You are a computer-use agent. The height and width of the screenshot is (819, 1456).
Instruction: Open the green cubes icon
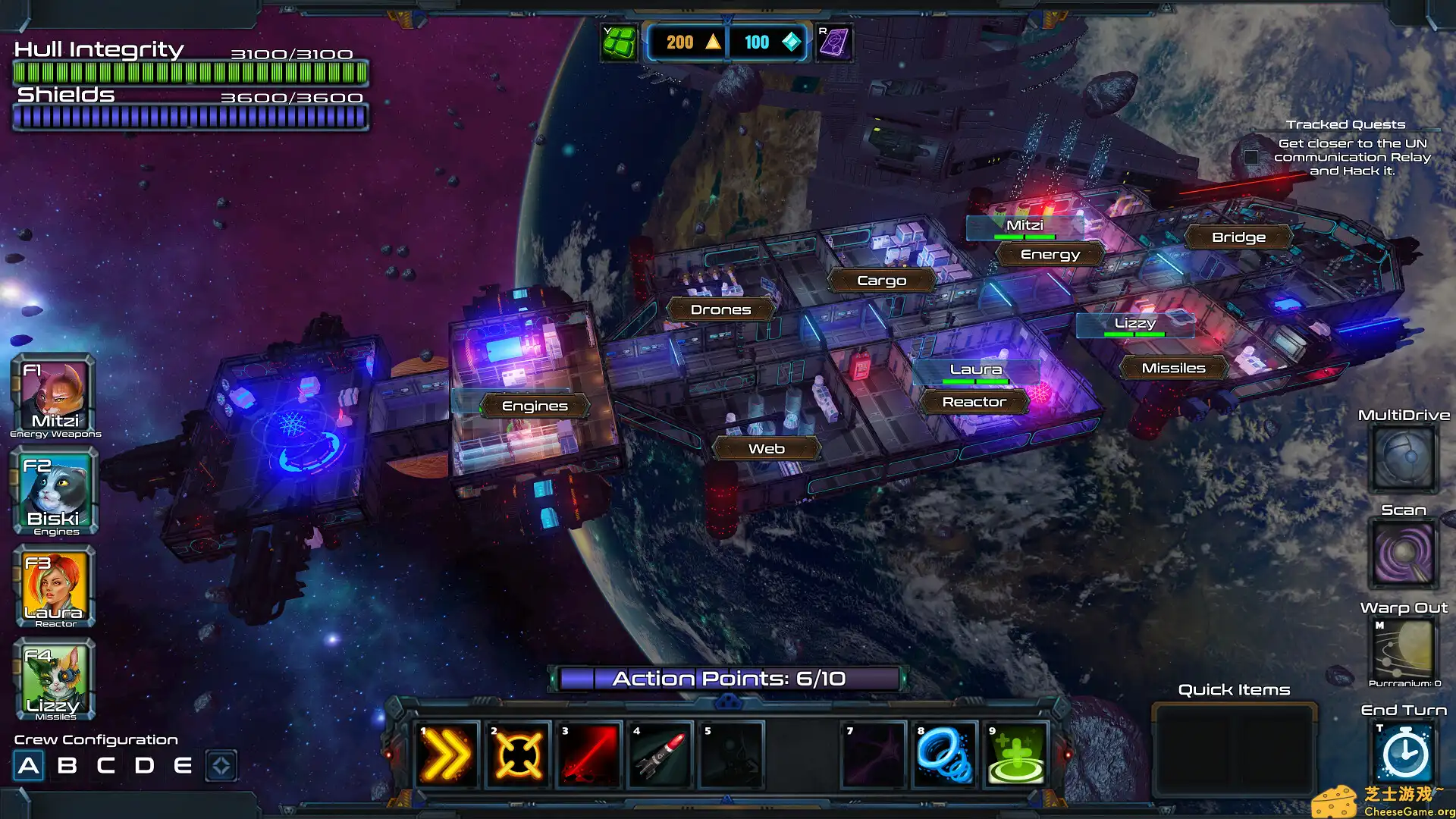click(619, 42)
